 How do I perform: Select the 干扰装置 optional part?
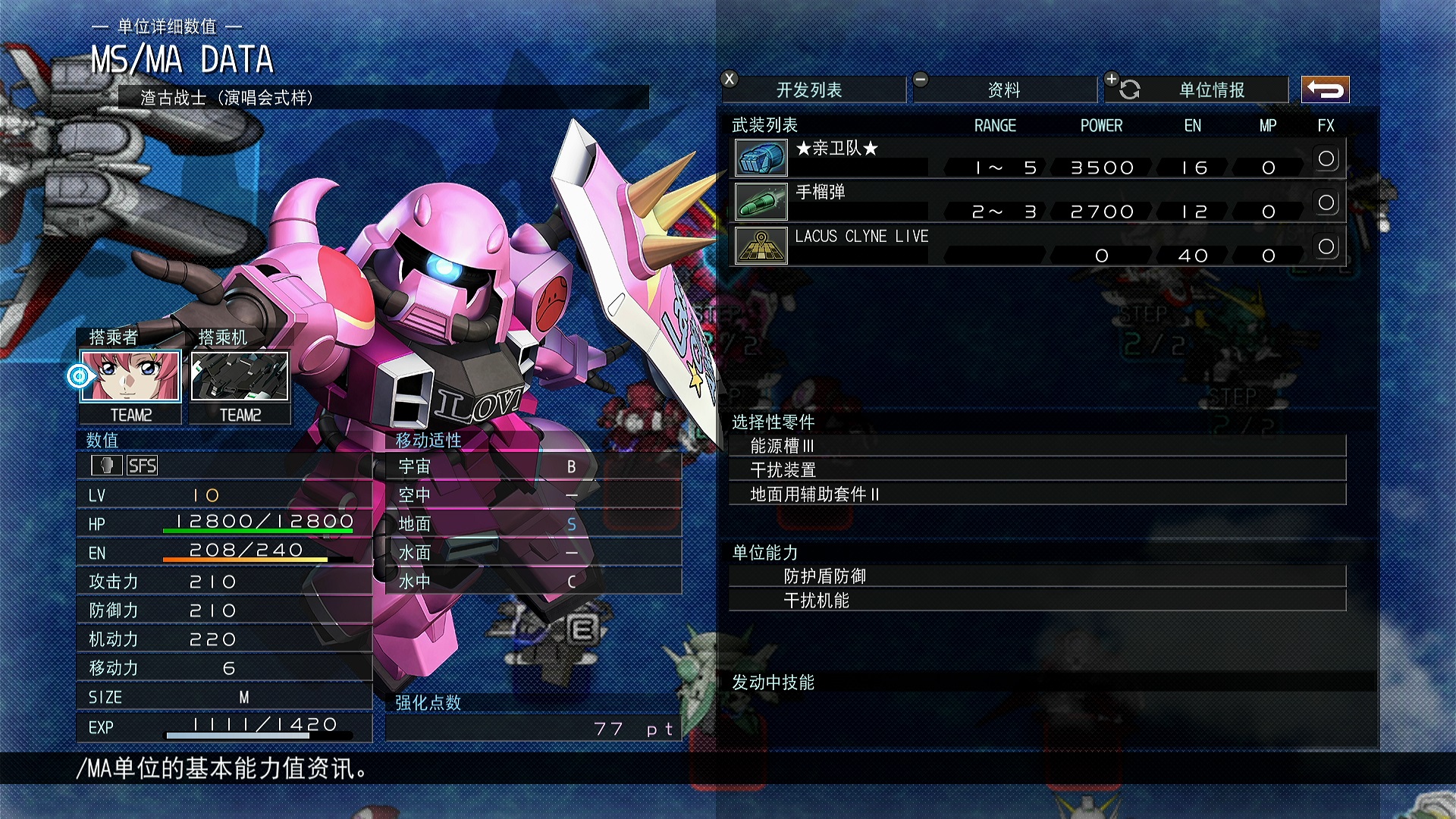pyautogui.click(x=1036, y=470)
